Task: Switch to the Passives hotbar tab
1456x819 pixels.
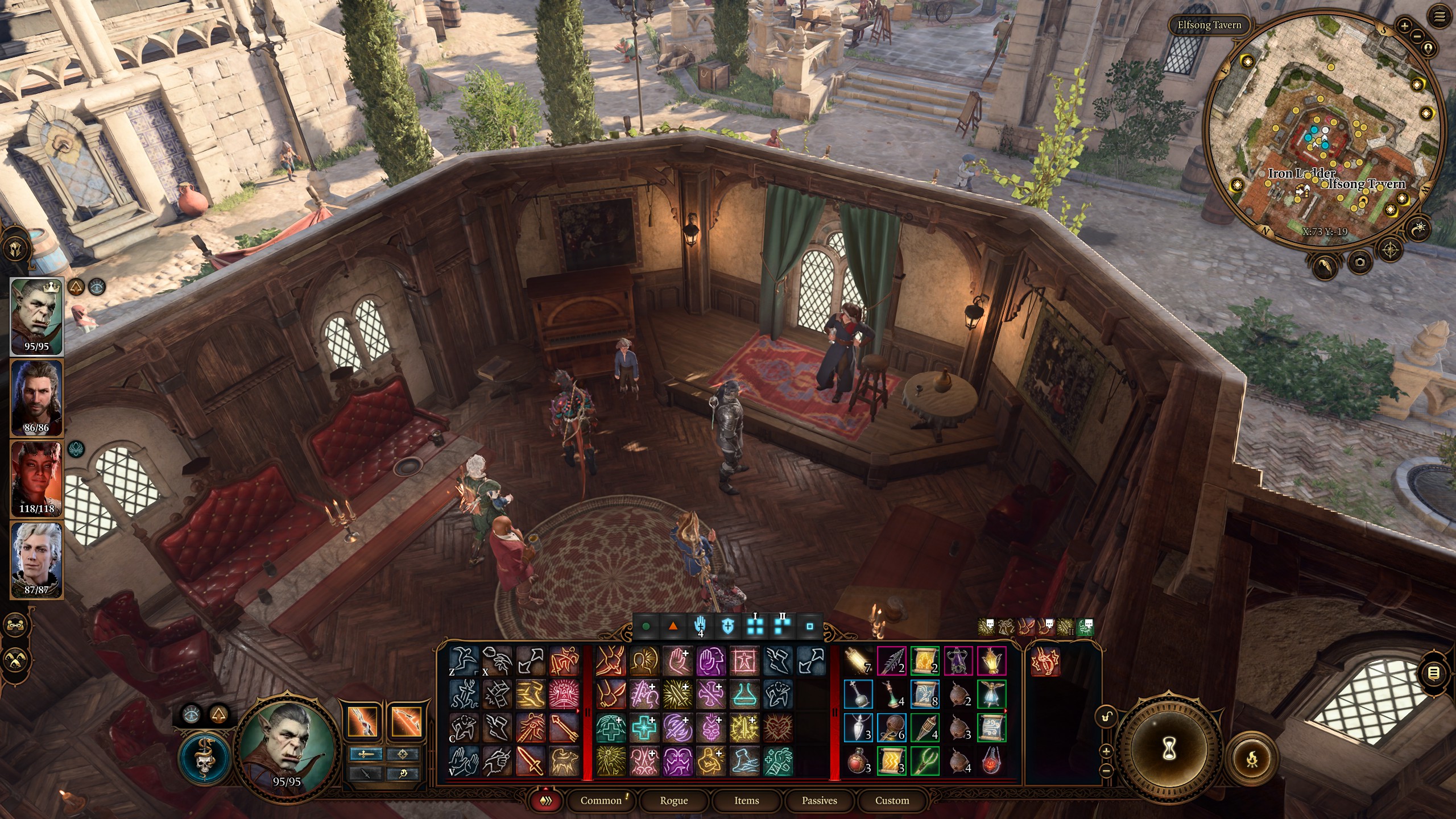Action: click(x=819, y=800)
